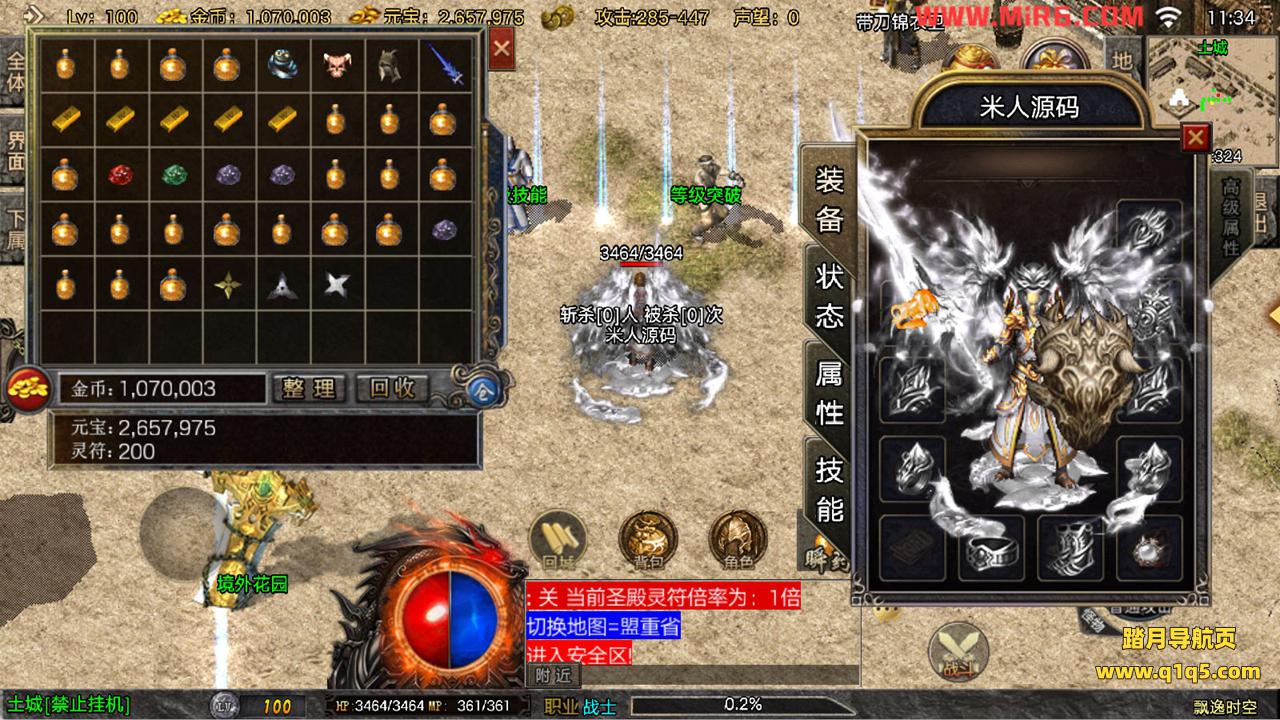Select the pig head item in bag

pyautogui.click(x=335, y=67)
